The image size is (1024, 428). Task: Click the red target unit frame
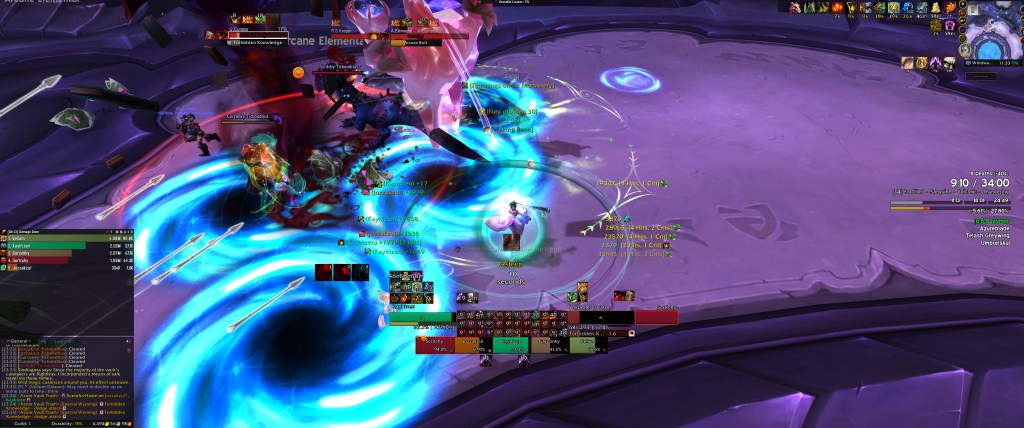pos(655,316)
